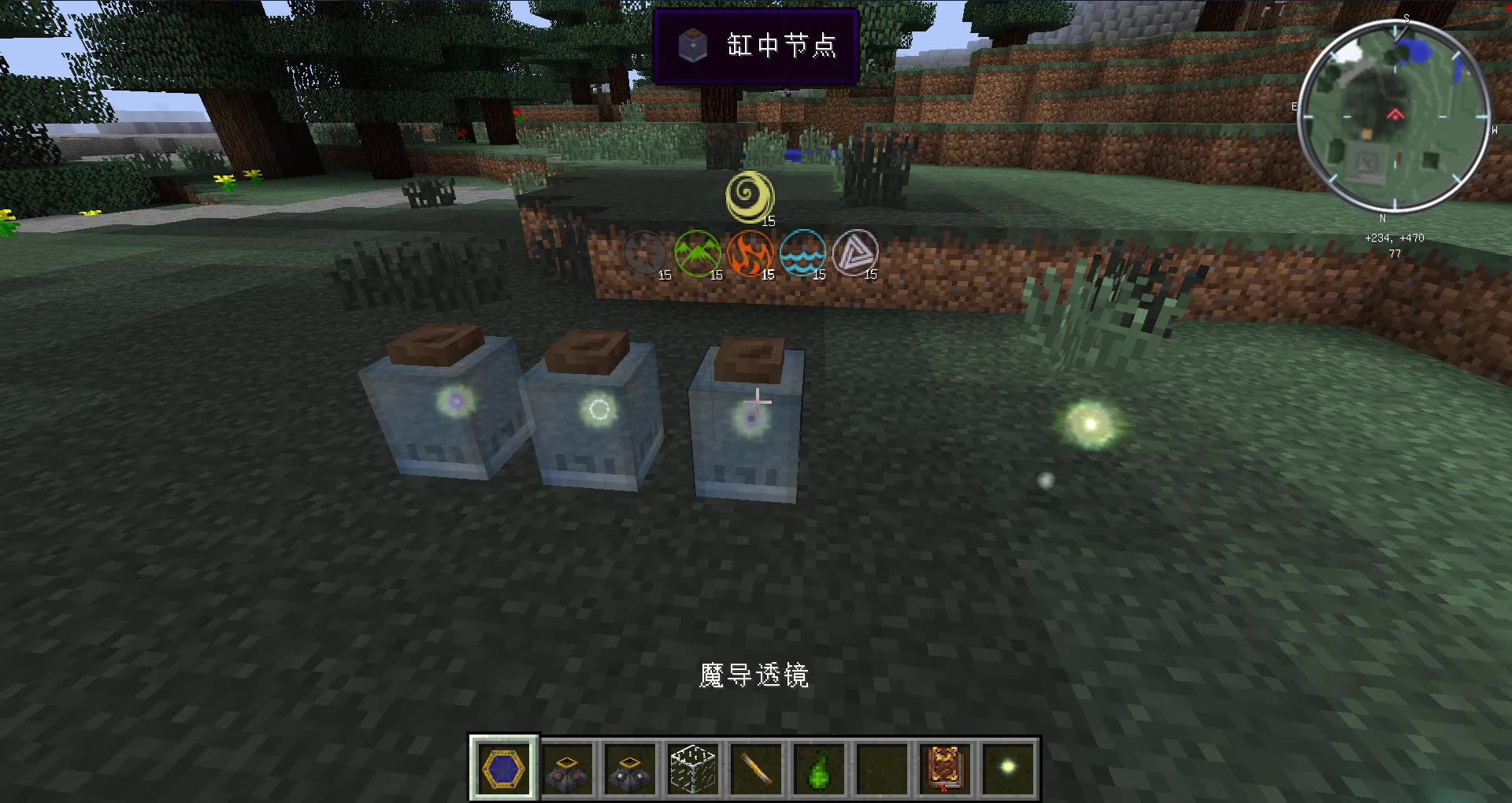Click the golden wand item in the hotbar
This screenshot has height=803, width=1512.
point(757,769)
